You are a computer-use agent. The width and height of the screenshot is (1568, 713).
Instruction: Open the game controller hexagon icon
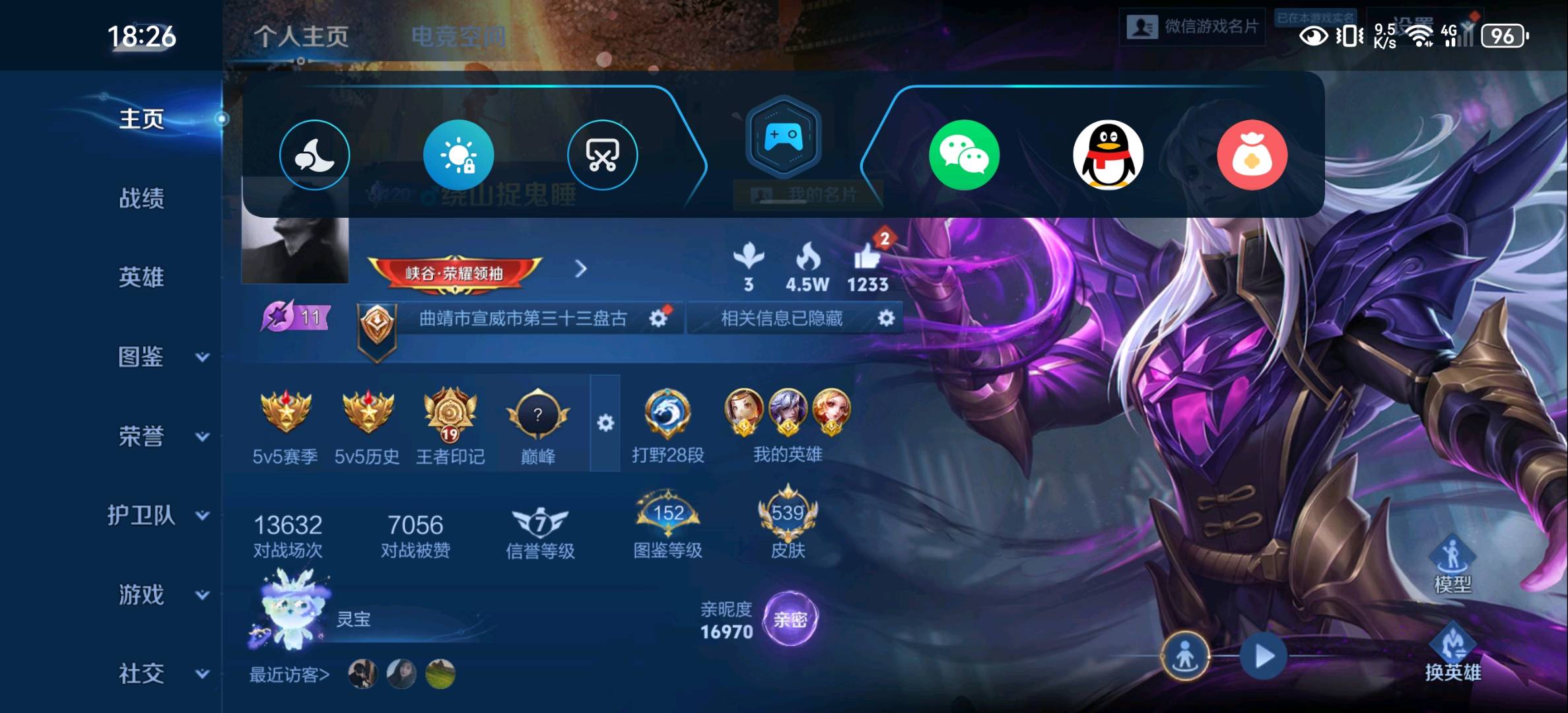pos(783,137)
